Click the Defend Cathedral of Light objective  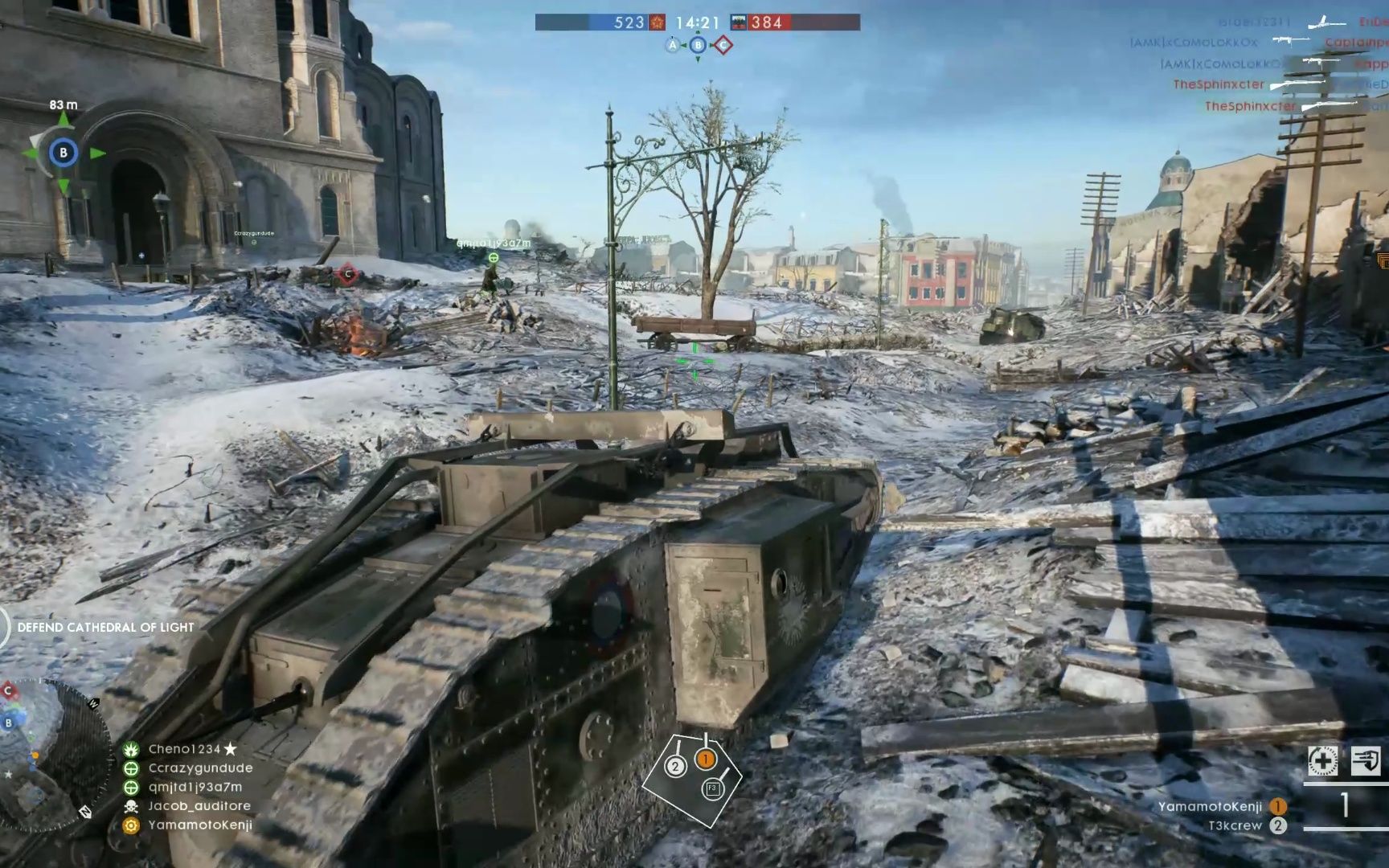point(105,628)
